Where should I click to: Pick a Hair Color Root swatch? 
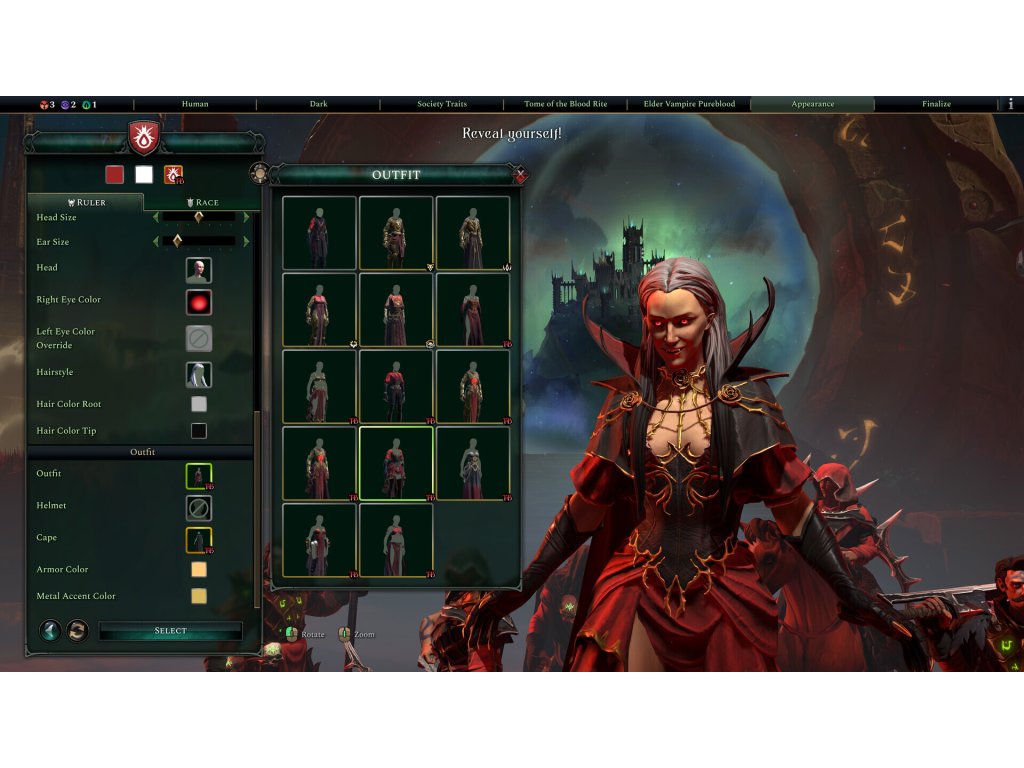pyautogui.click(x=199, y=404)
